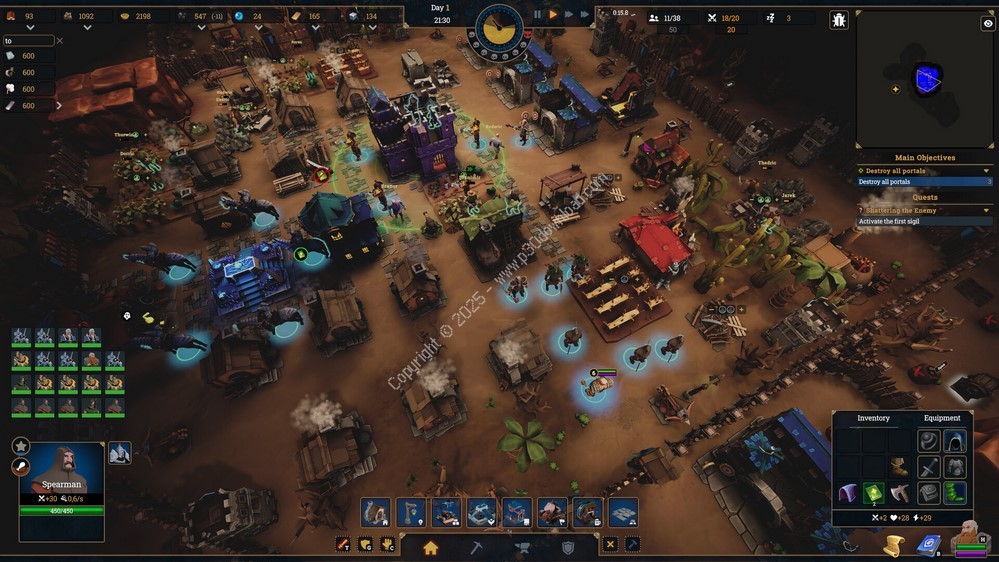Click the star button above the portrait
999x562 pixels.
(21, 446)
